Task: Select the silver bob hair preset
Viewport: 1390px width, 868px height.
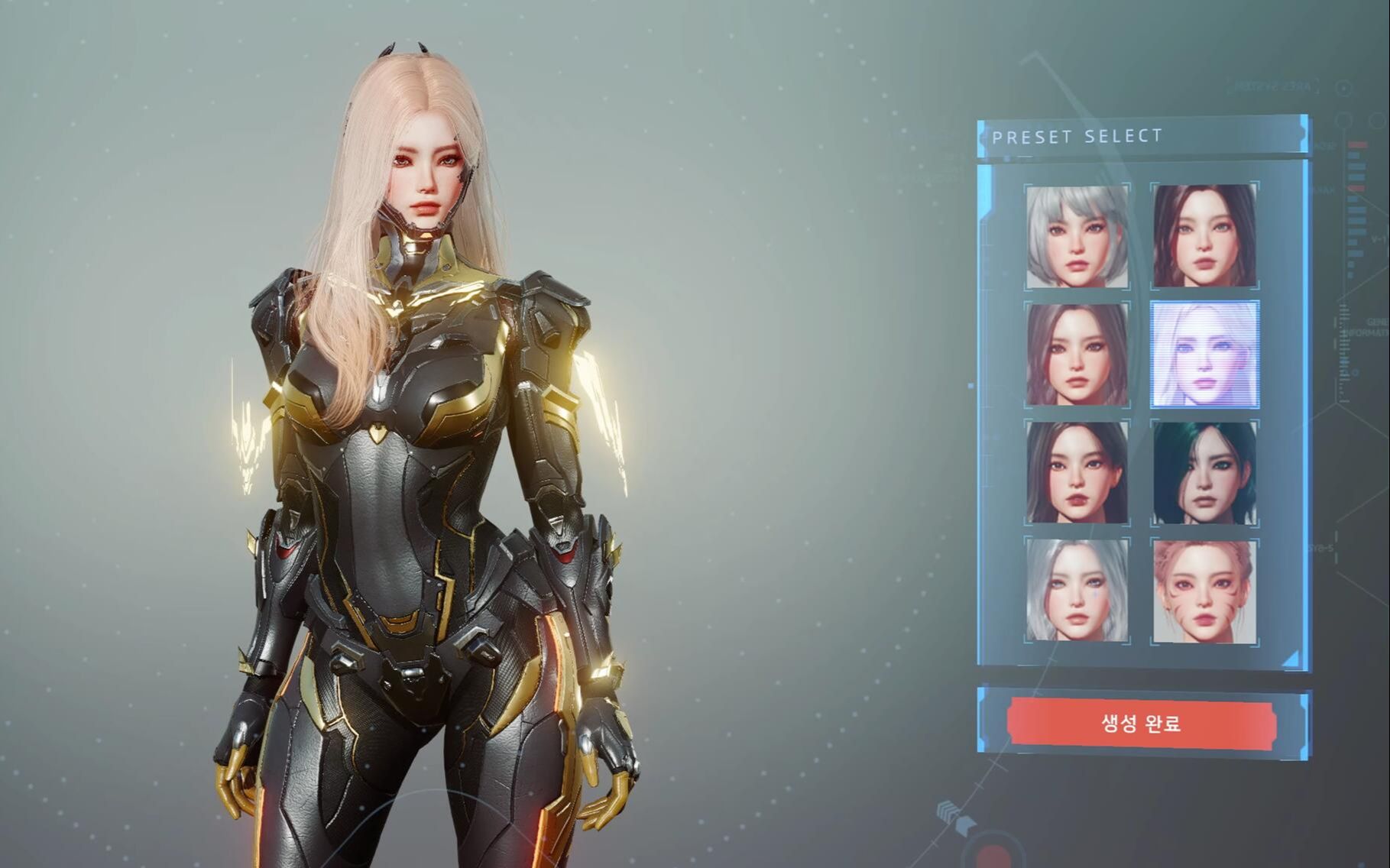Action: (1077, 236)
